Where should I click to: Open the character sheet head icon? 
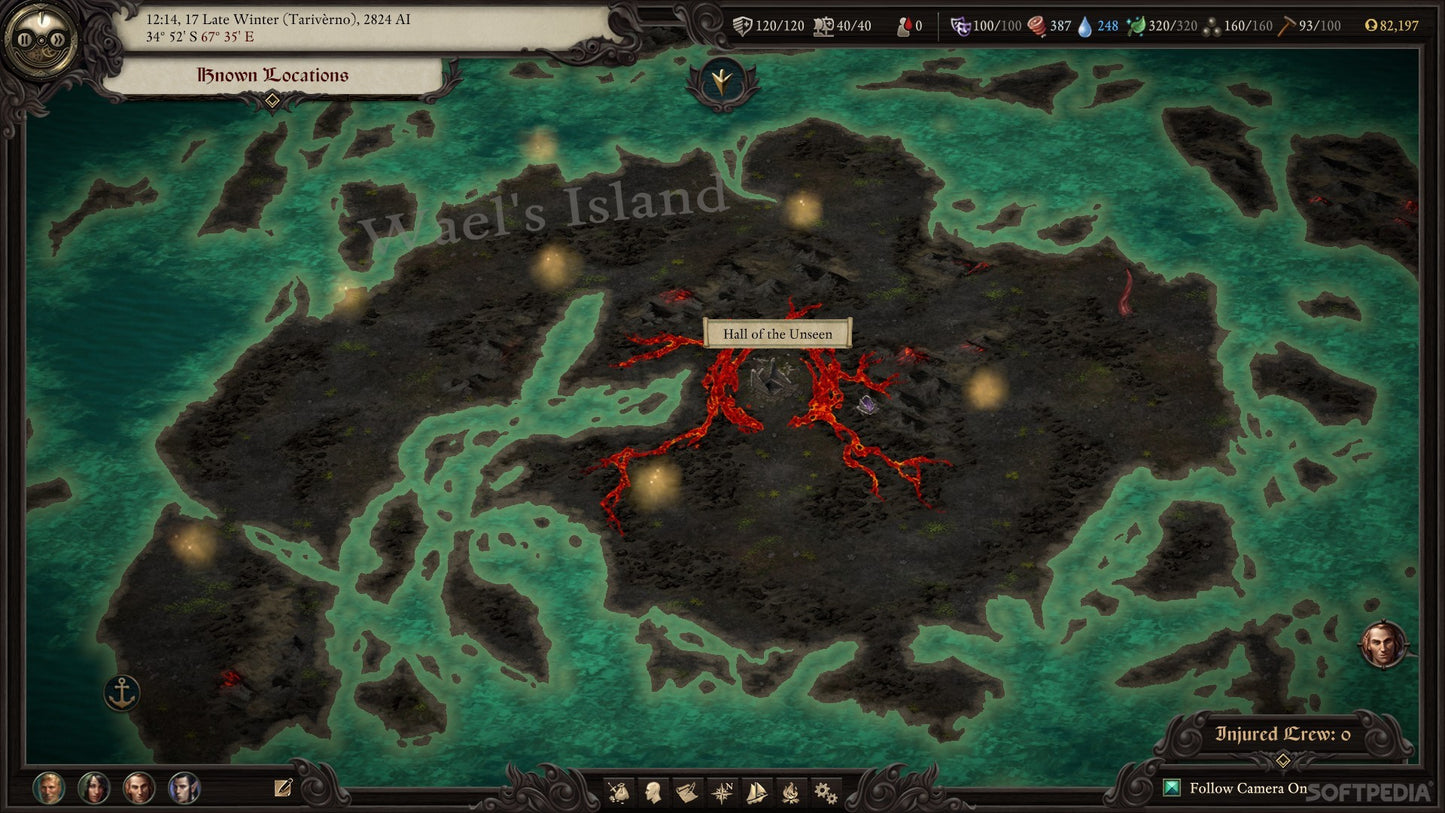653,793
